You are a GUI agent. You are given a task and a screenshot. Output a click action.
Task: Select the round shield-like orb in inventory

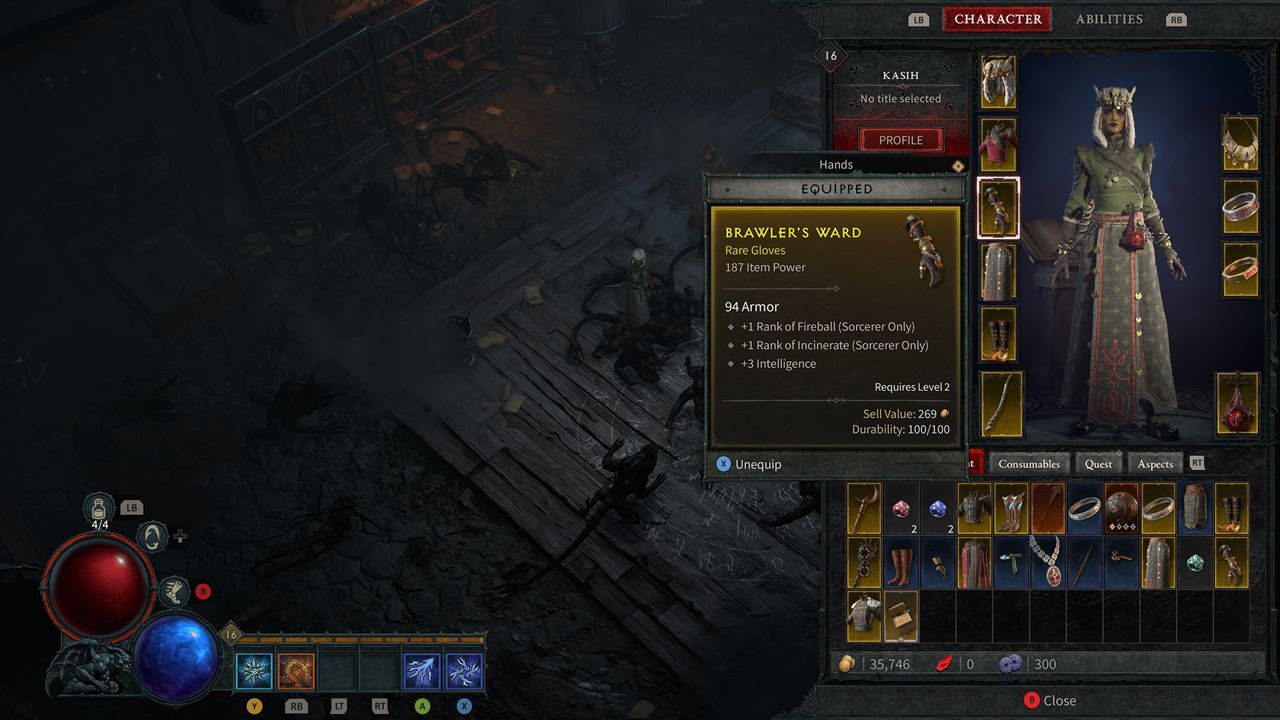(1121, 508)
